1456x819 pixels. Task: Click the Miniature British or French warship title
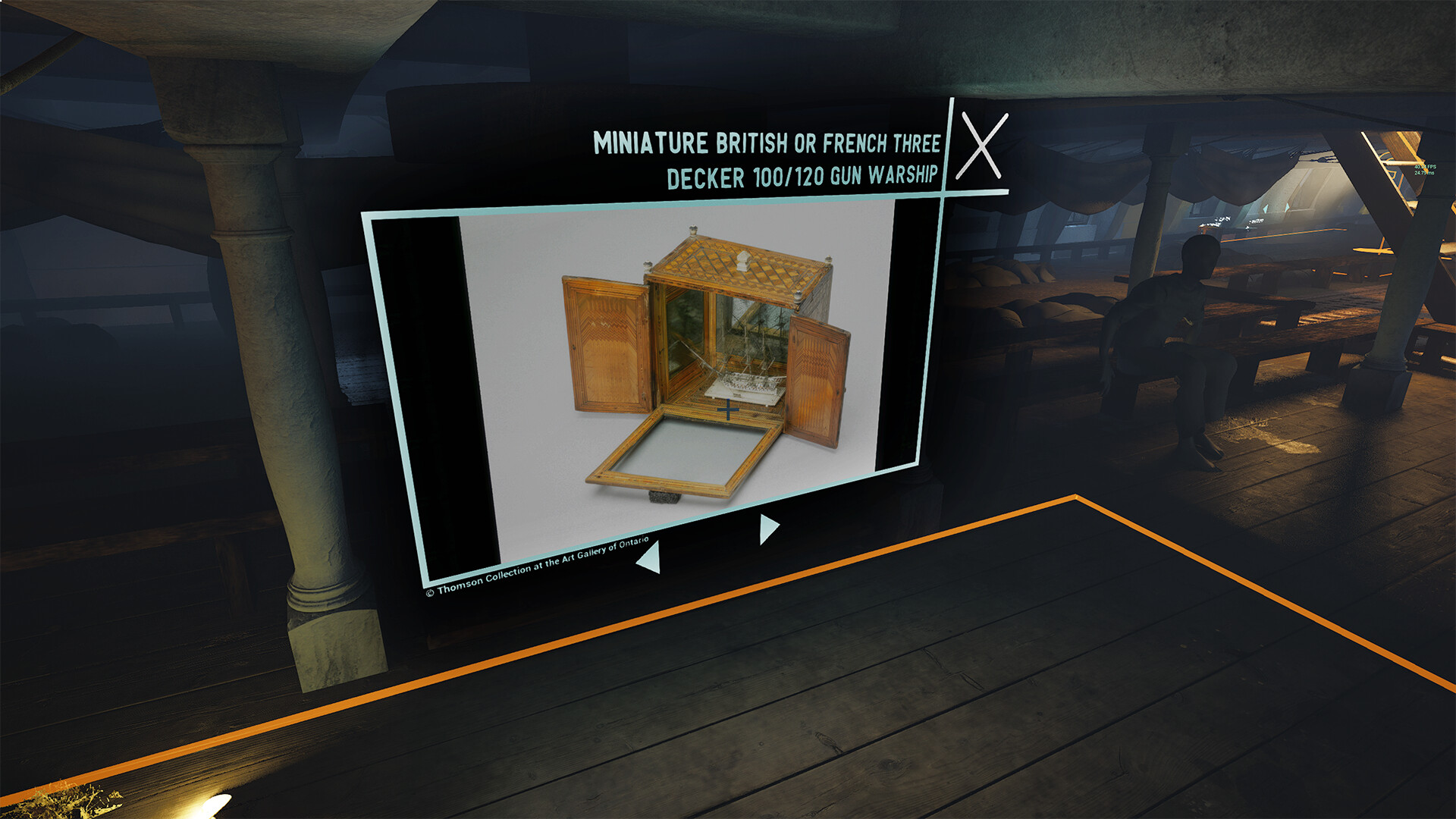[766, 159]
